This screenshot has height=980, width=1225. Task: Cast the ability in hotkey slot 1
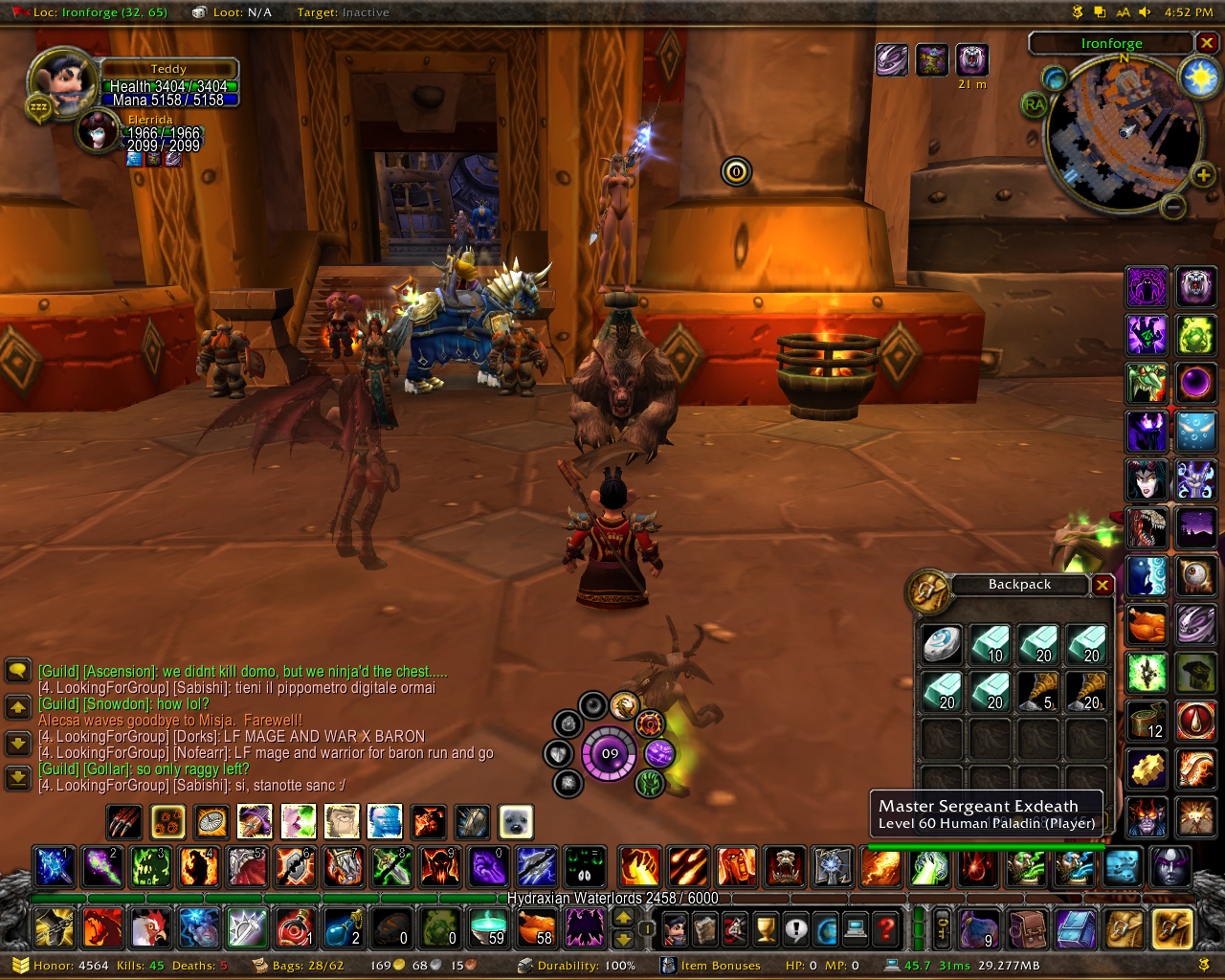[54, 867]
